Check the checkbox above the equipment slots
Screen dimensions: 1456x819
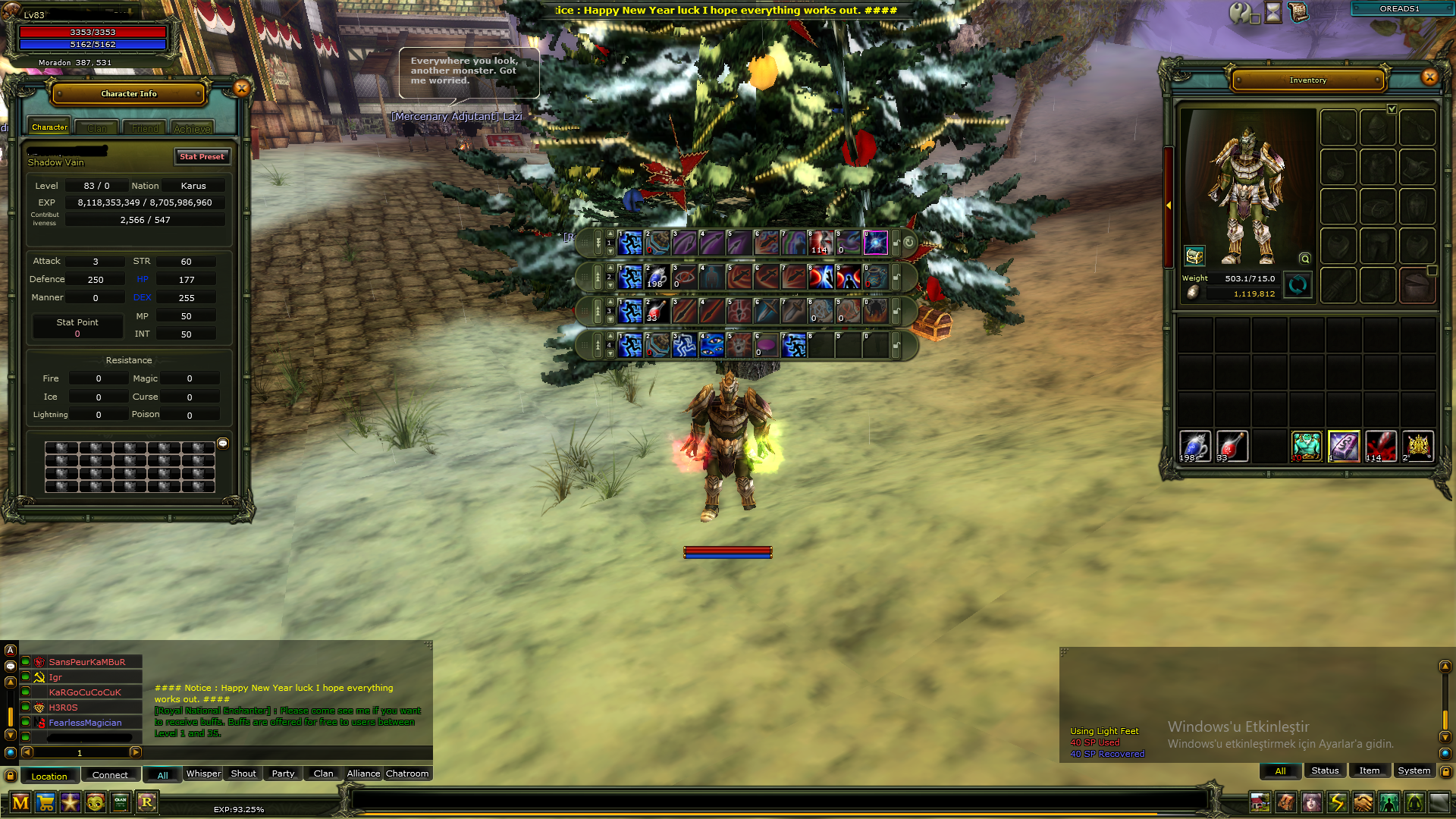click(1392, 108)
